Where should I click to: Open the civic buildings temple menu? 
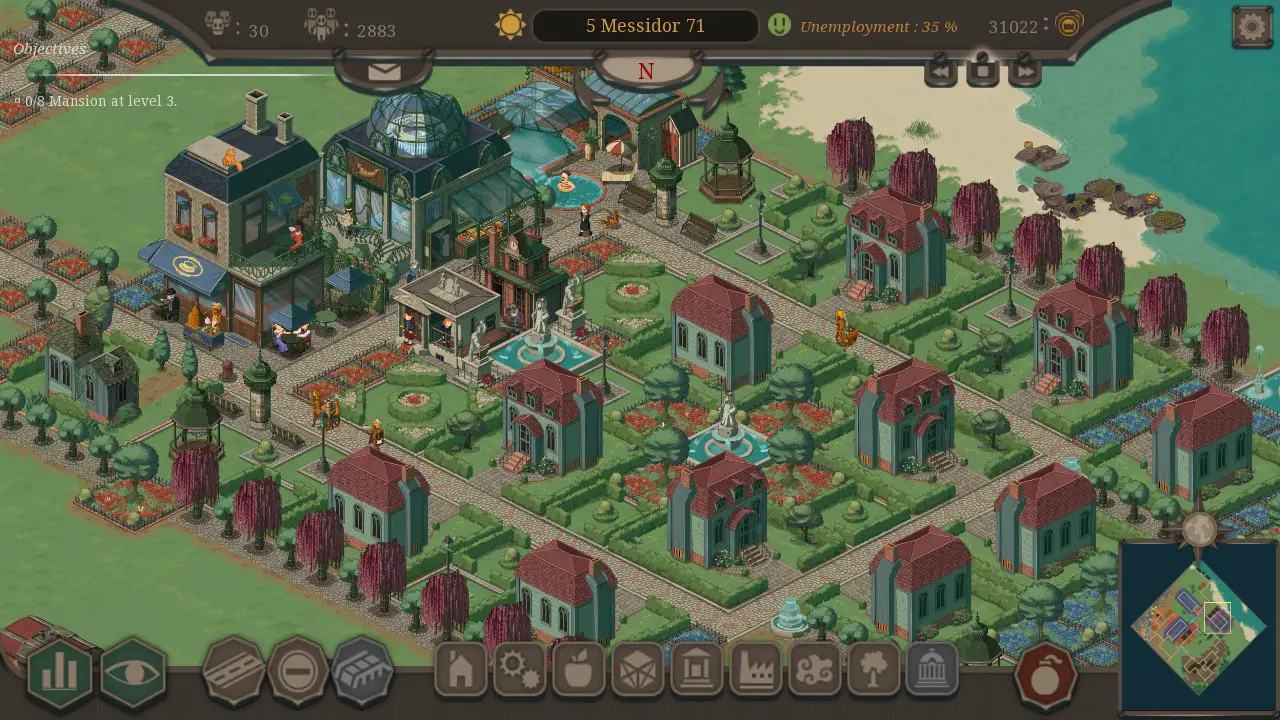(x=933, y=670)
